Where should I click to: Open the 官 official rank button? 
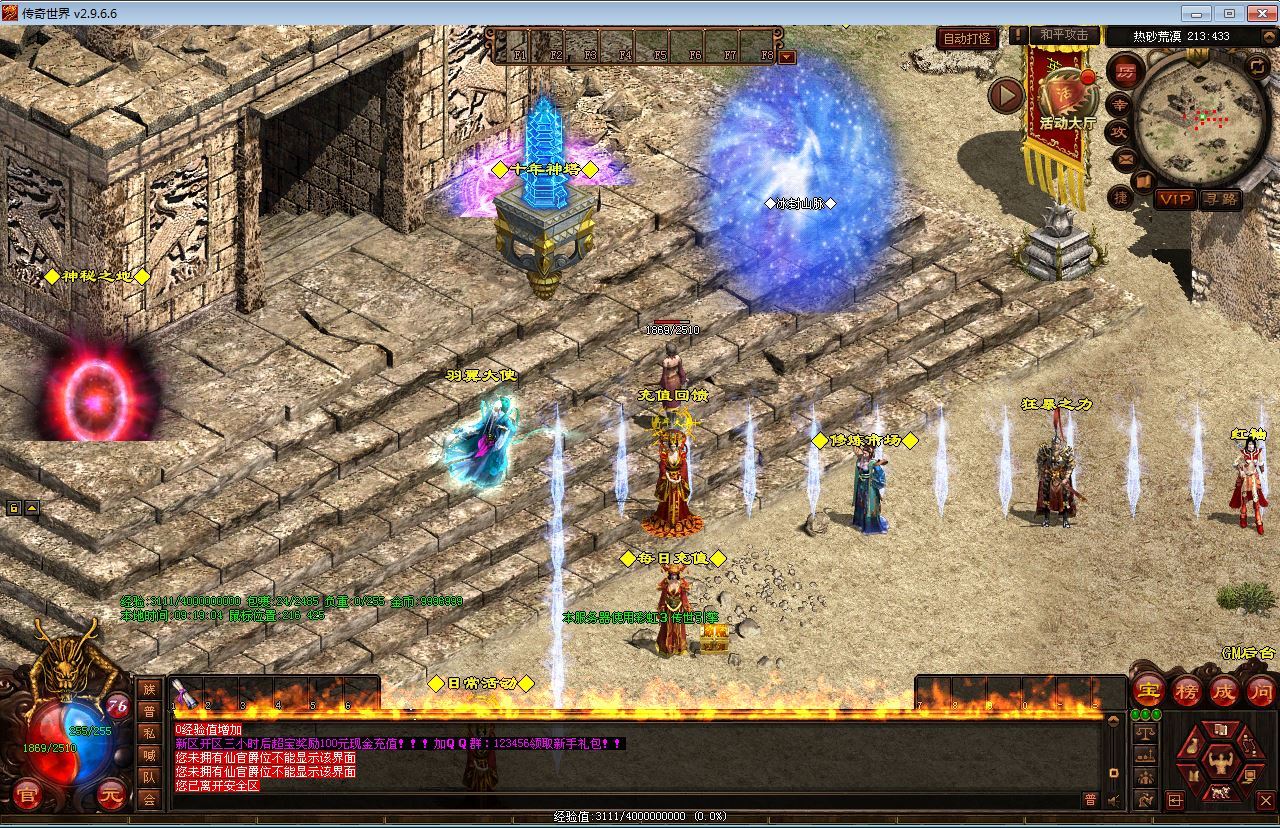tap(27, 797)
